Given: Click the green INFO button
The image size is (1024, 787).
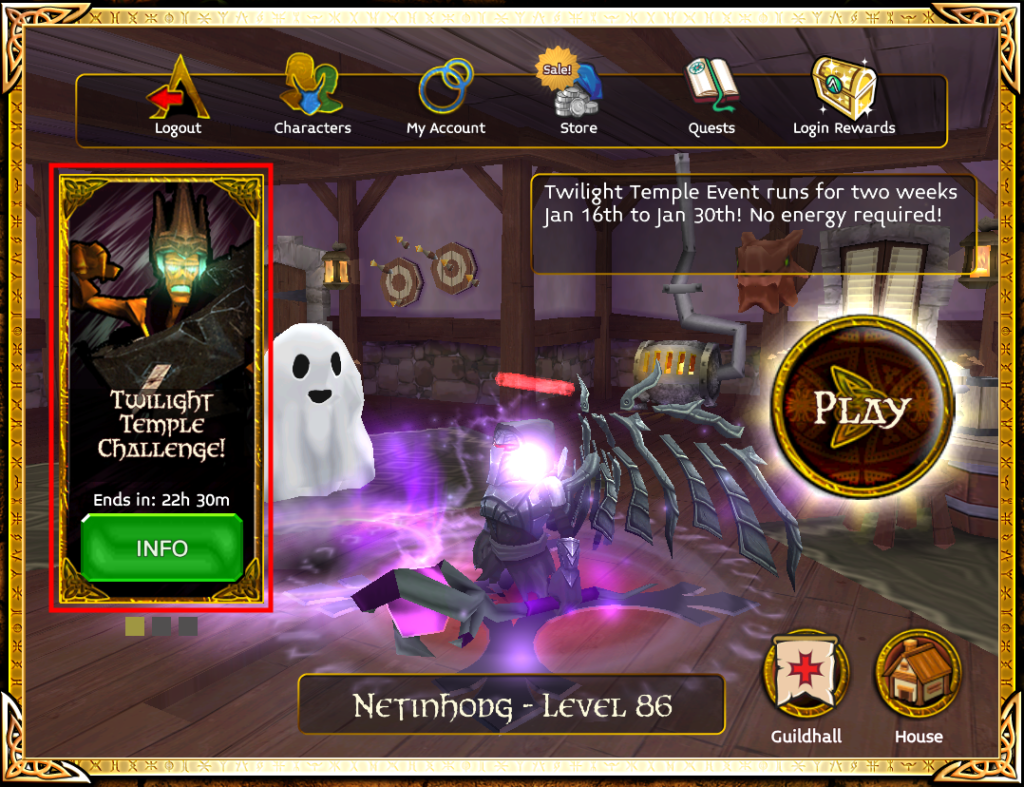Looking at the screenshot, I should click(x=162, y=548).
